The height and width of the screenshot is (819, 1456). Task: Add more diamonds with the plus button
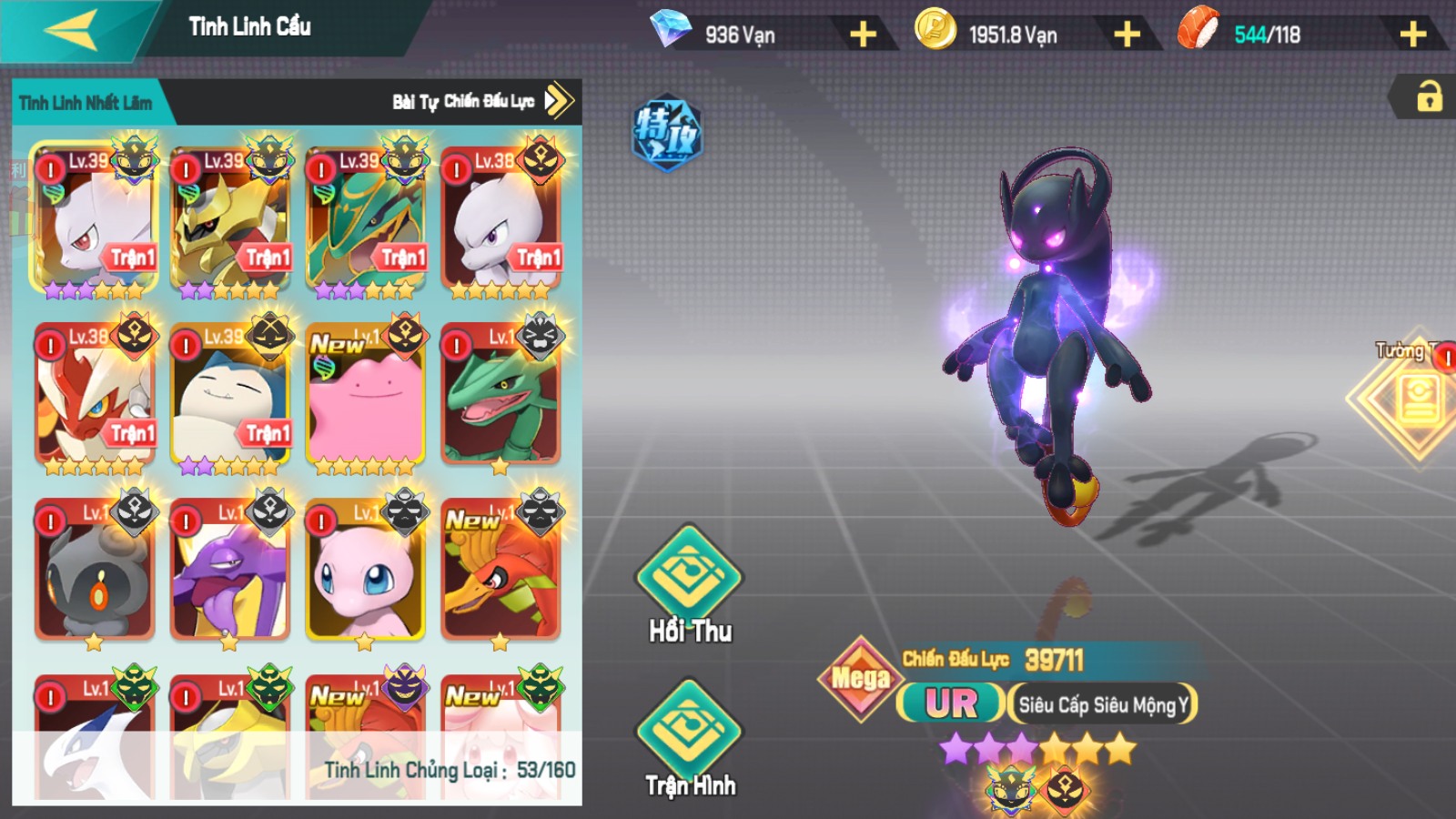click(x=862, y=35)
